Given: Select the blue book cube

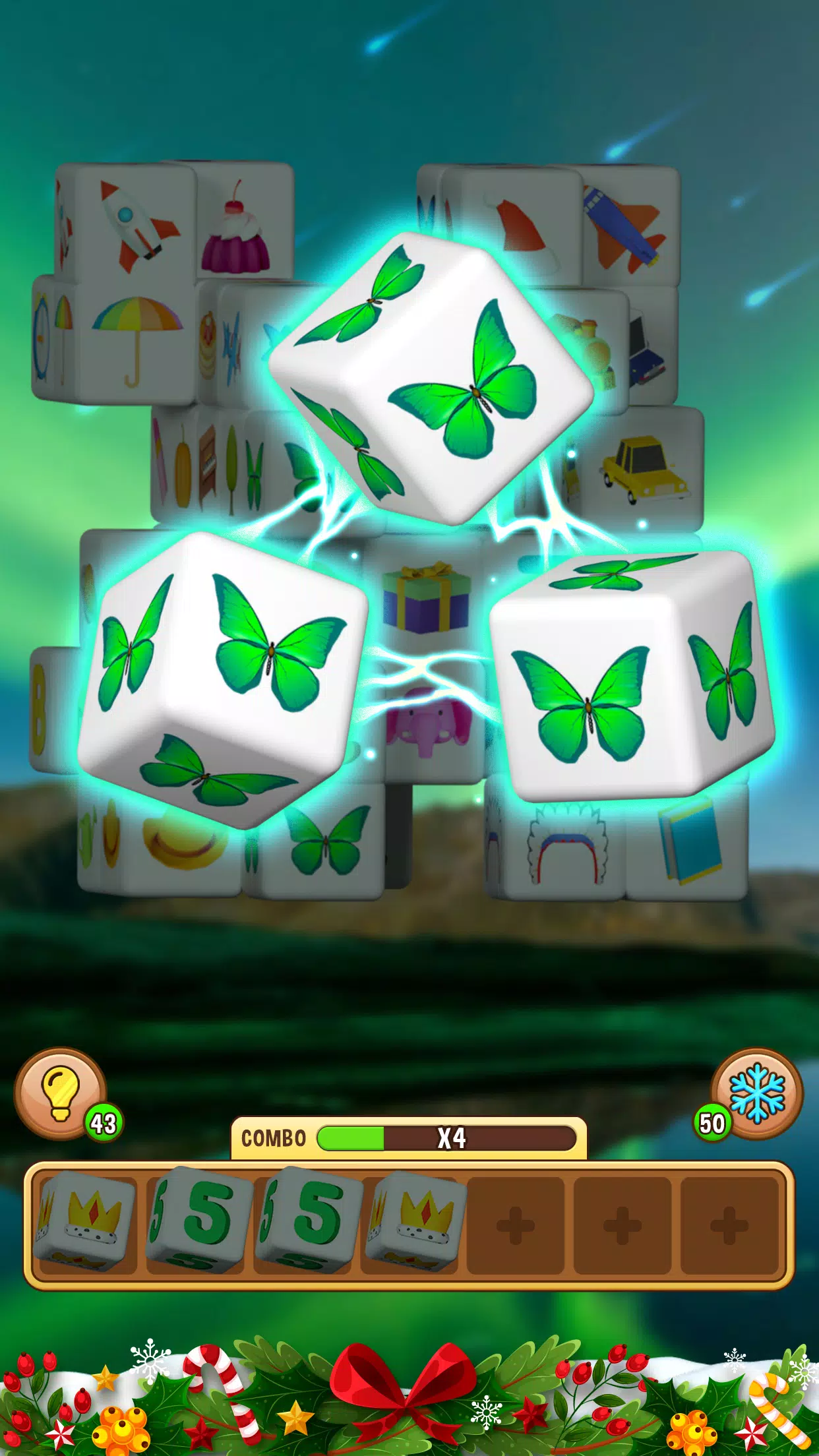Looking at the screenshot, I should coord(689,841).
